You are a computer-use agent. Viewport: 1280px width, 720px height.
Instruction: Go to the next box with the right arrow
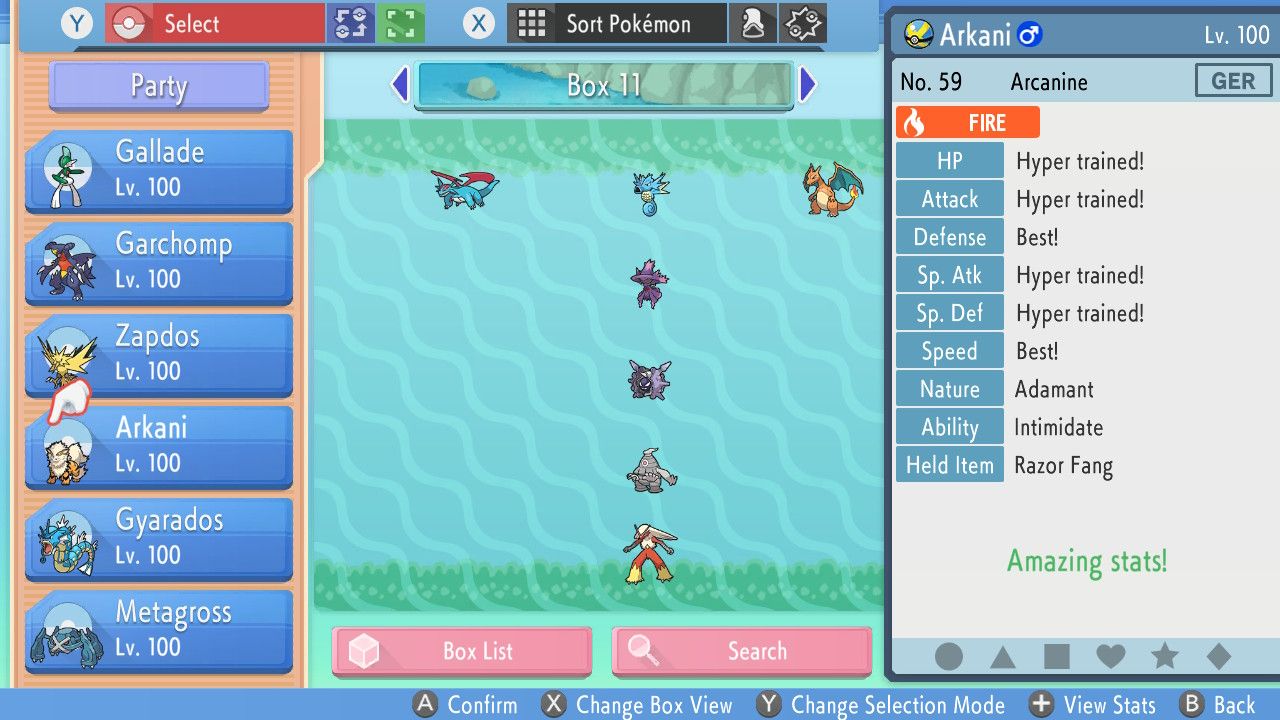click(808, 85)
